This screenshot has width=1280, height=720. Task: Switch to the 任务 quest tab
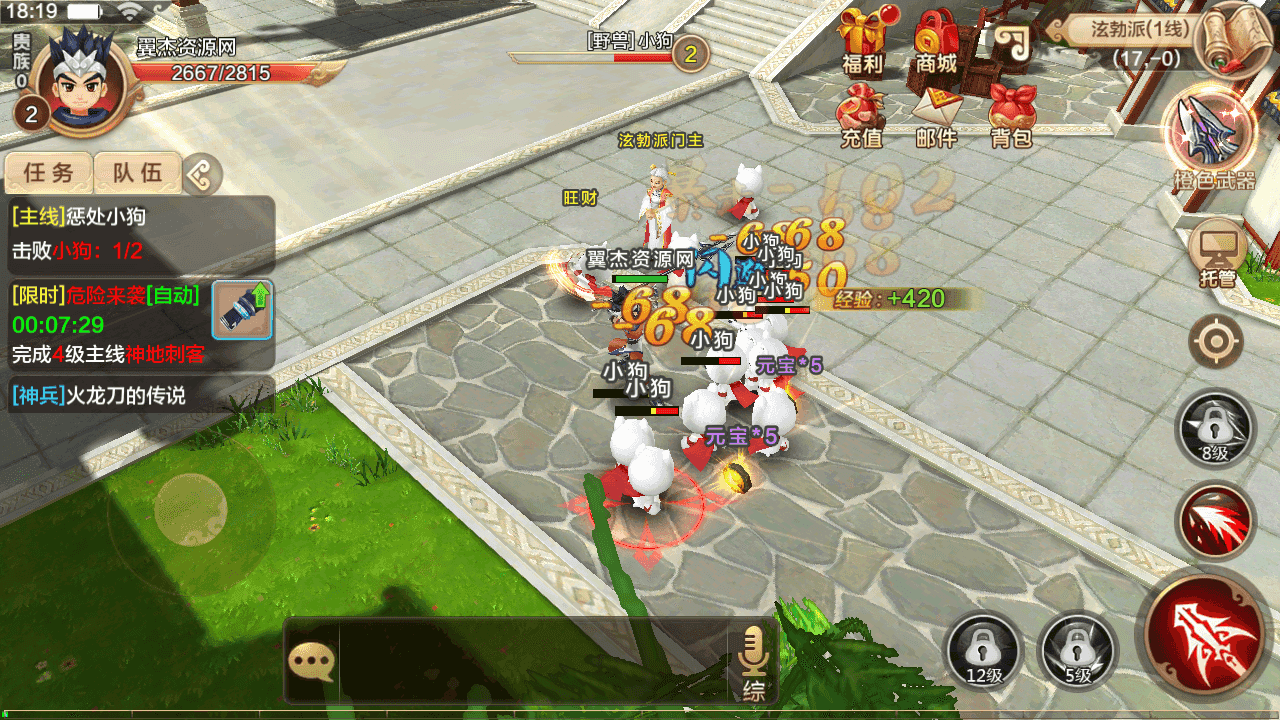(49, 173)
